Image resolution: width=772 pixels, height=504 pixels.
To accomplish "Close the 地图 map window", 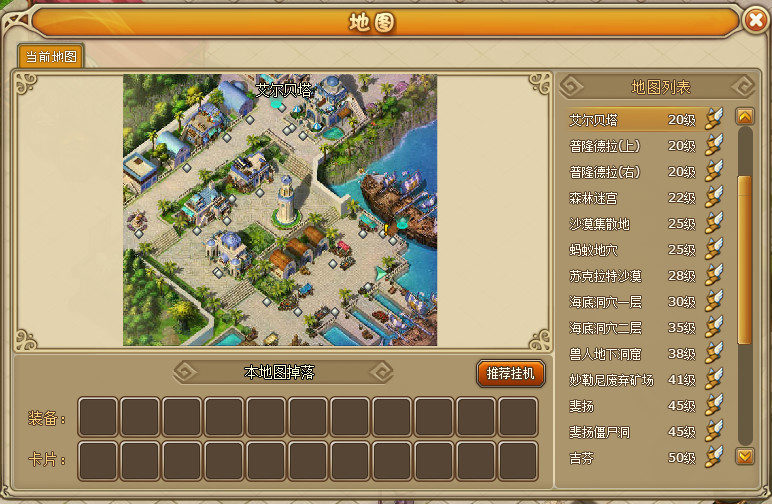I will pyautogui.click(x=755, y=20).
